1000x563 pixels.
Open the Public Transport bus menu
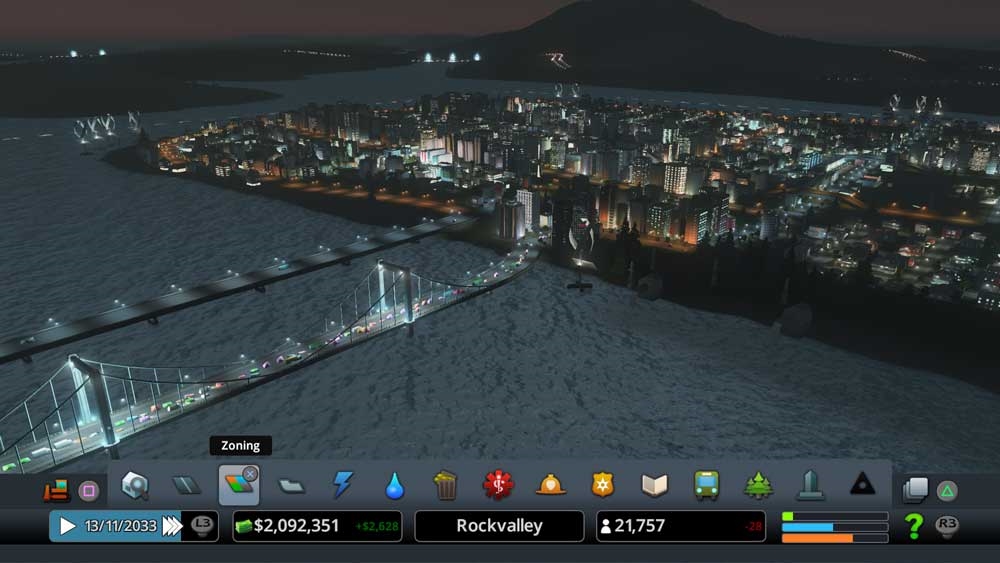click(x=706, y=486)
